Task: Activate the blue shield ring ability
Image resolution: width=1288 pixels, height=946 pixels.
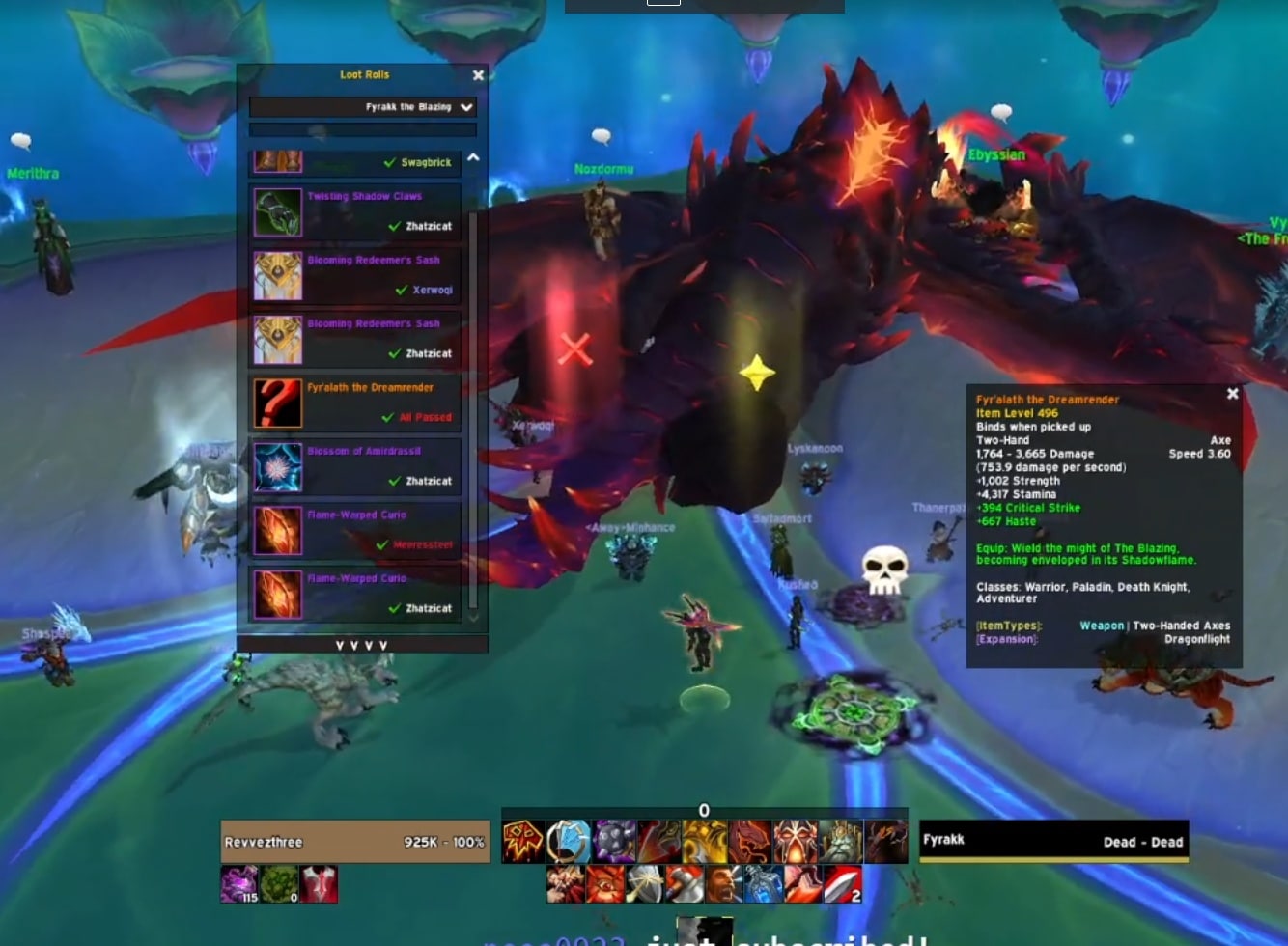Action: click(568, 842)
